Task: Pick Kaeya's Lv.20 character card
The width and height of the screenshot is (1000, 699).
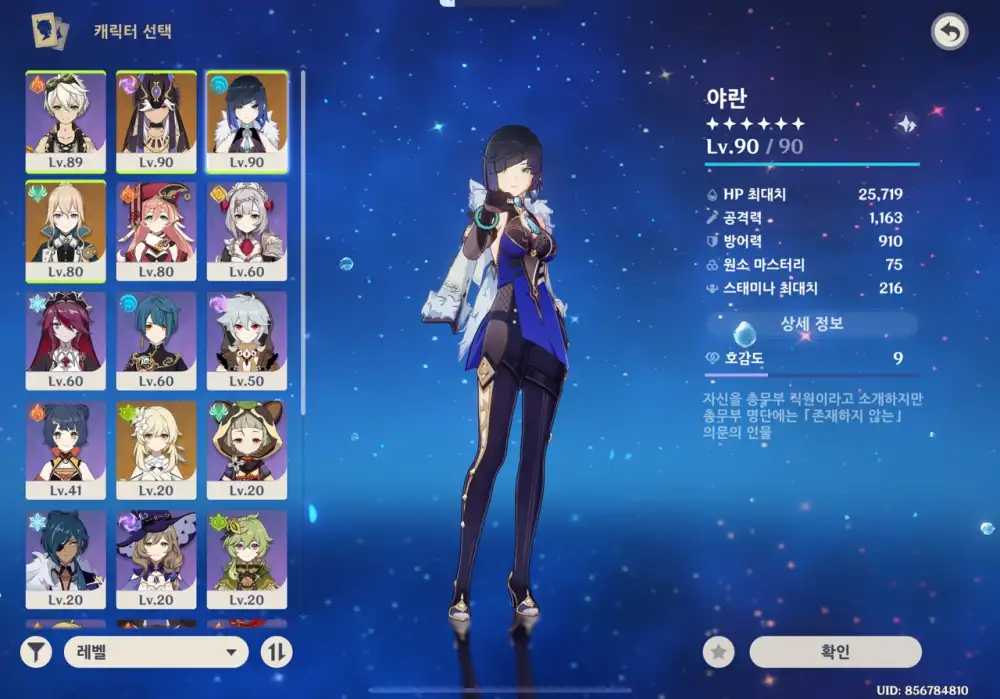Action: tap(66, 560)
